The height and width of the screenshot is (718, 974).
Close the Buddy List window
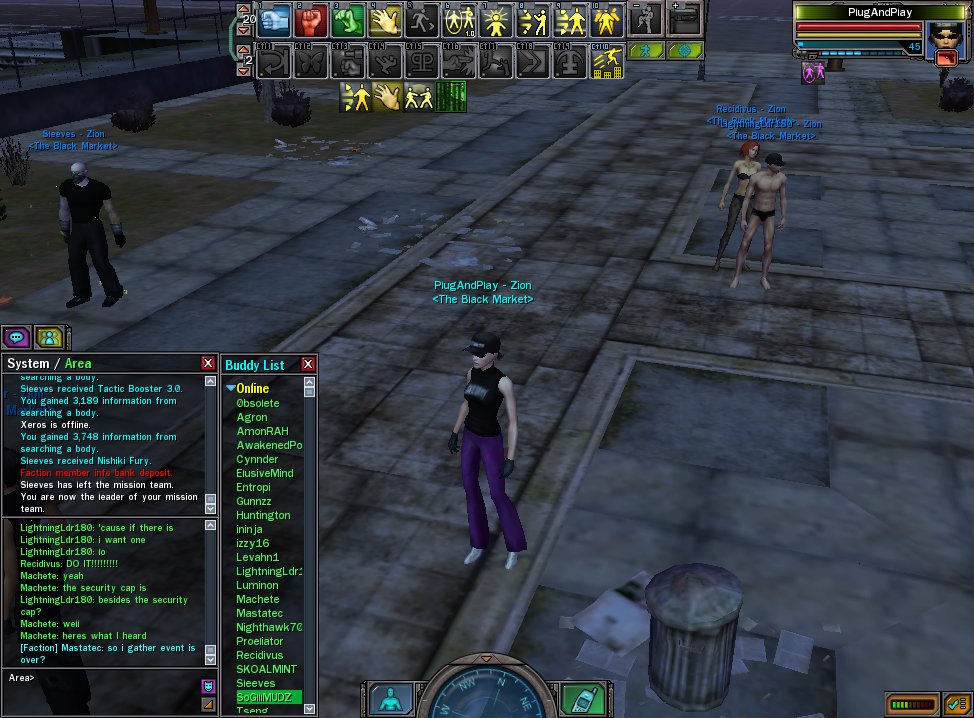tap(308, 365)
